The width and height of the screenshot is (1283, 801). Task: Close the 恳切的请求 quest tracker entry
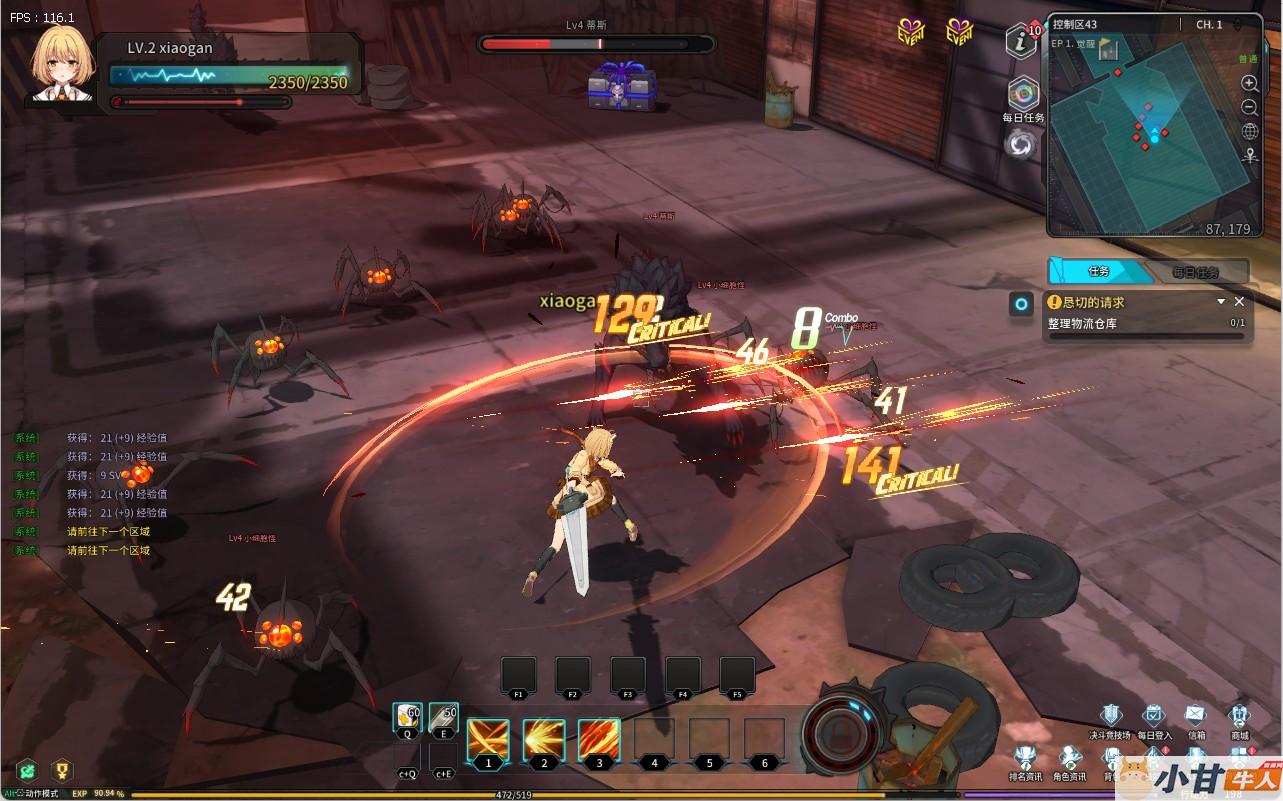point(1239,301)
